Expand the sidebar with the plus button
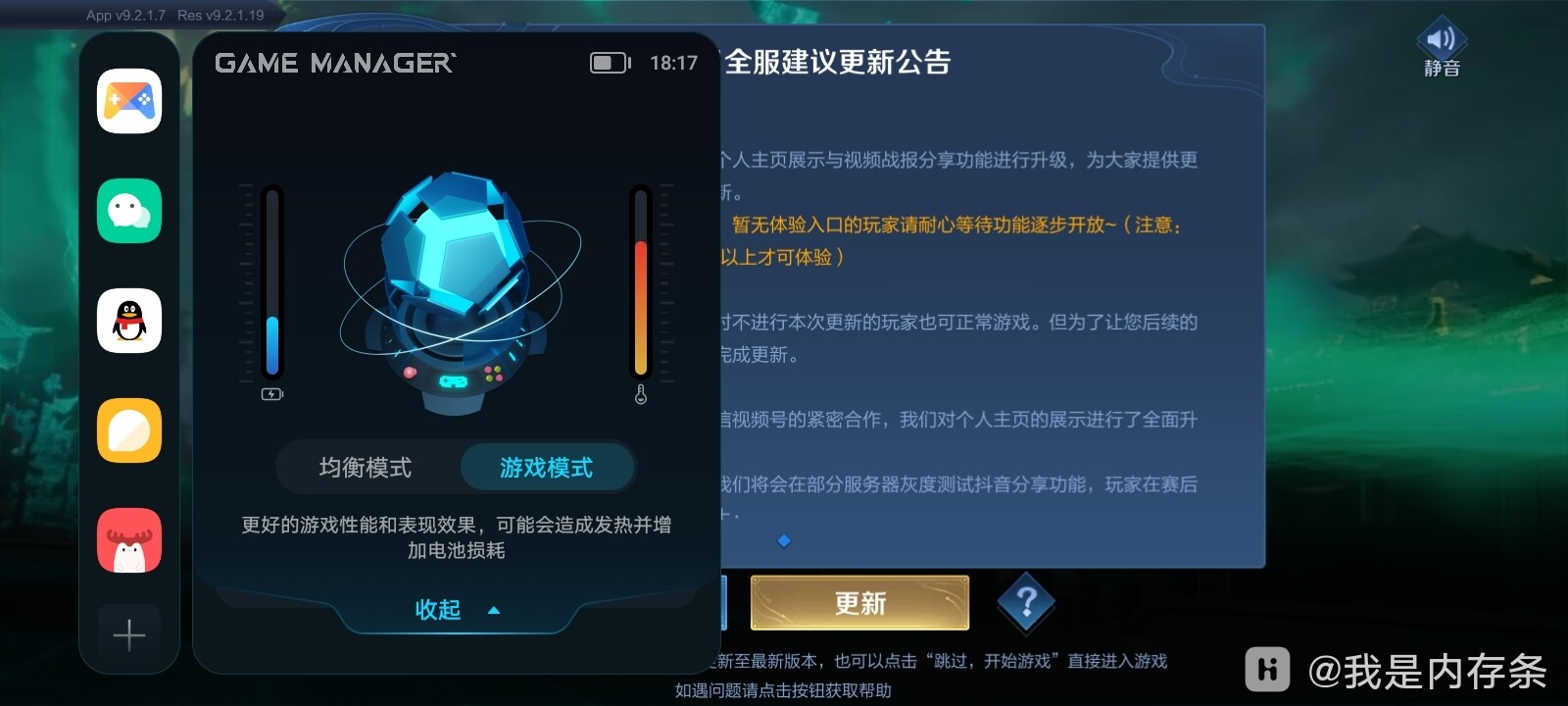The image size is (1568, 706). click(x=128, y=635)
